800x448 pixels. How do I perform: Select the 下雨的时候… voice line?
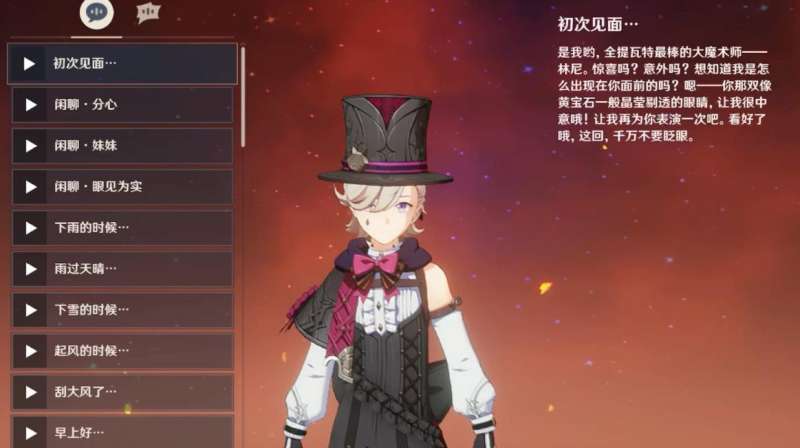(30, 227)
